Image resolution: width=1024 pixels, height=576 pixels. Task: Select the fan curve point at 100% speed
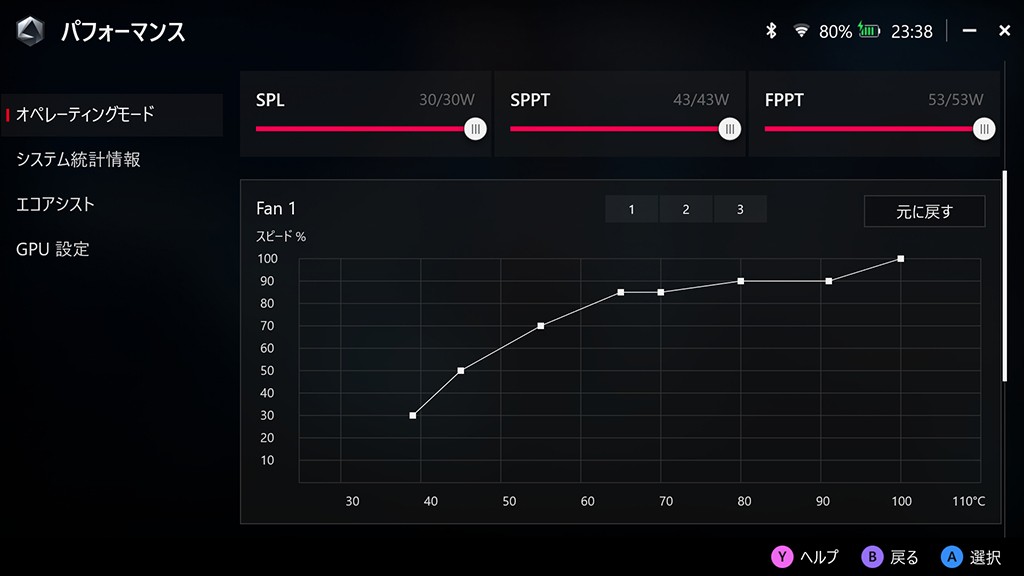click(901, 259)
